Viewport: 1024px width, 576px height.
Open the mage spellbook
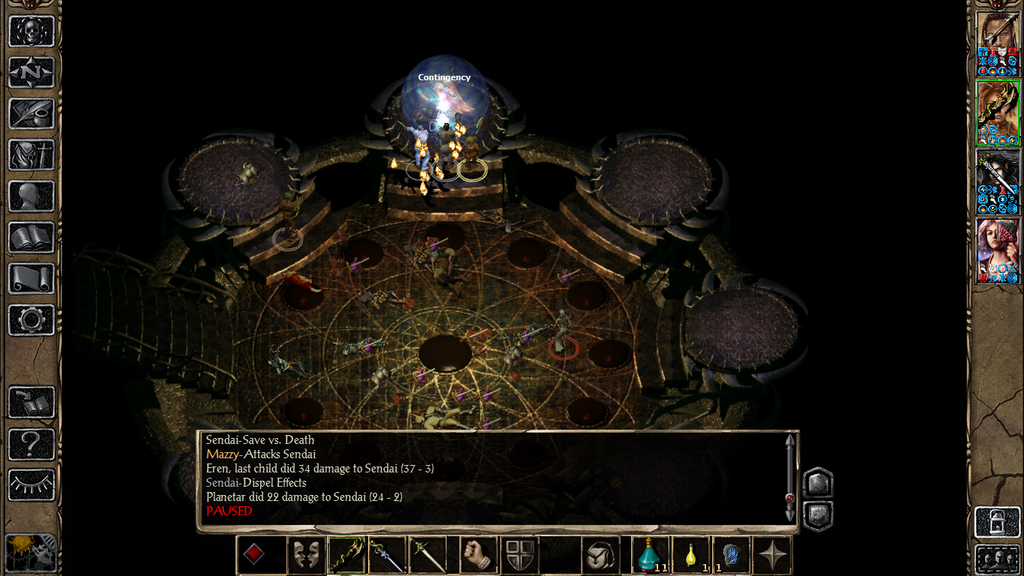[31, 237]
